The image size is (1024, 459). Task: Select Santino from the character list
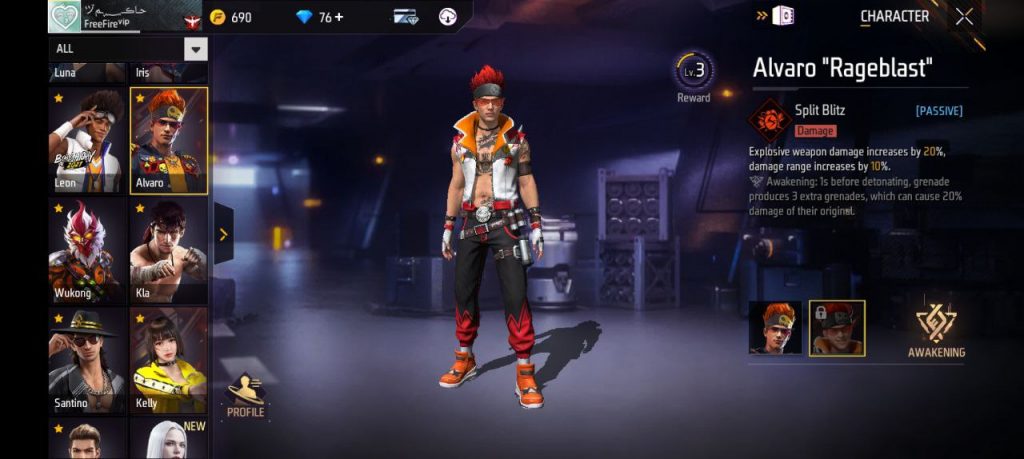(x=87, y=360)
